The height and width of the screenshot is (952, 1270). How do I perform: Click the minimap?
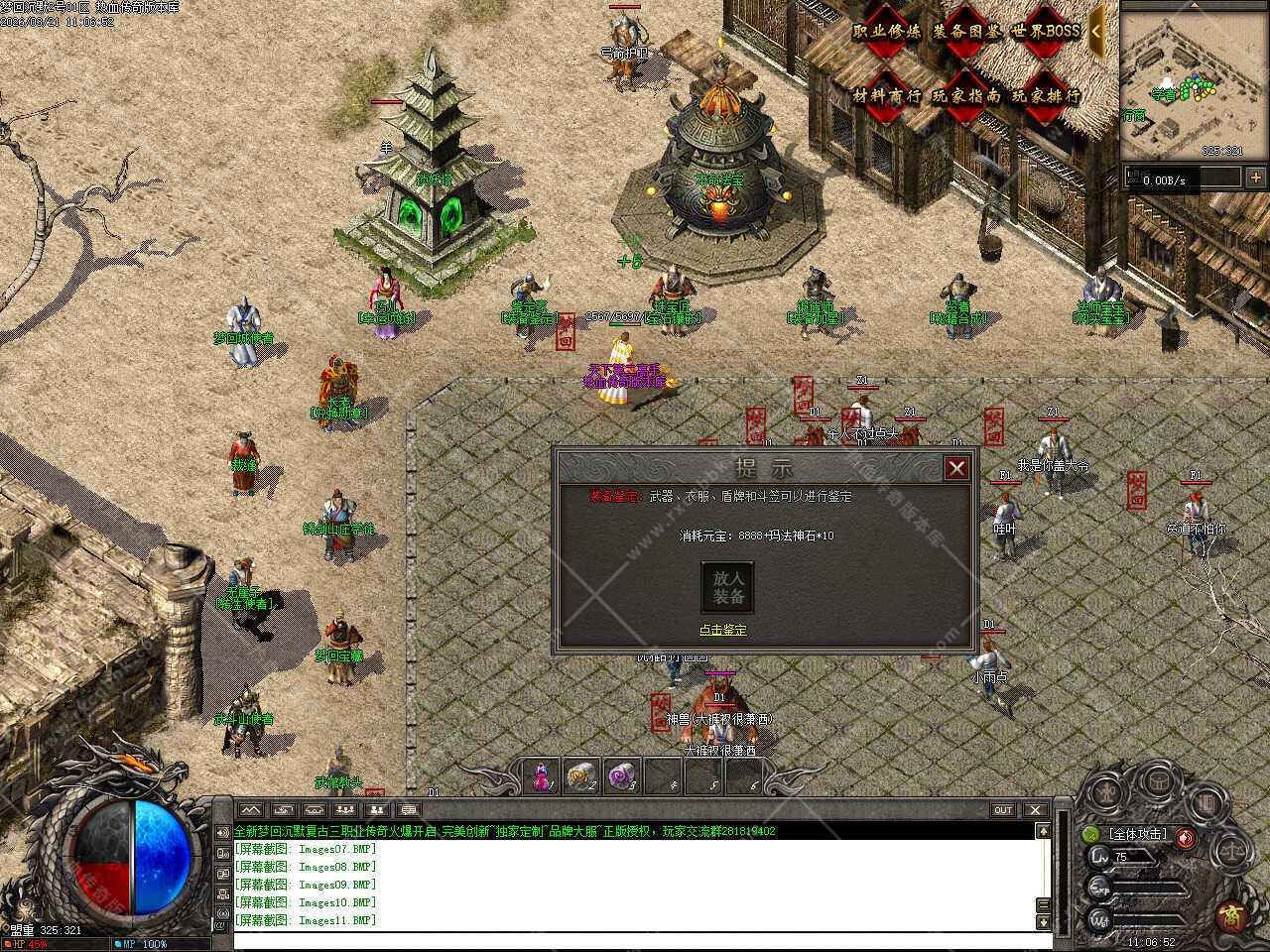point(1195,81)
